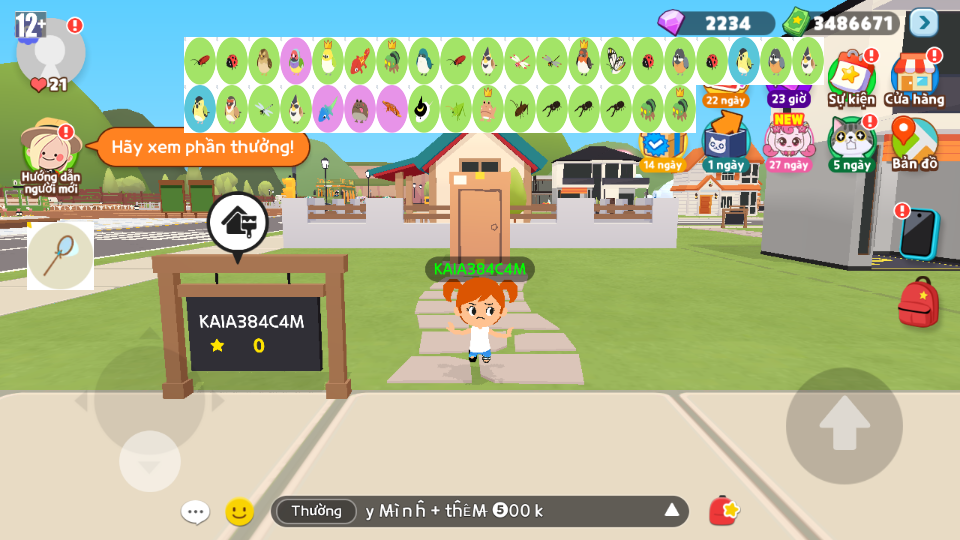This screenshot has width=960, height=540.
Task: Open the Sự kiện events menu
Action: click(x=851, y=75)
